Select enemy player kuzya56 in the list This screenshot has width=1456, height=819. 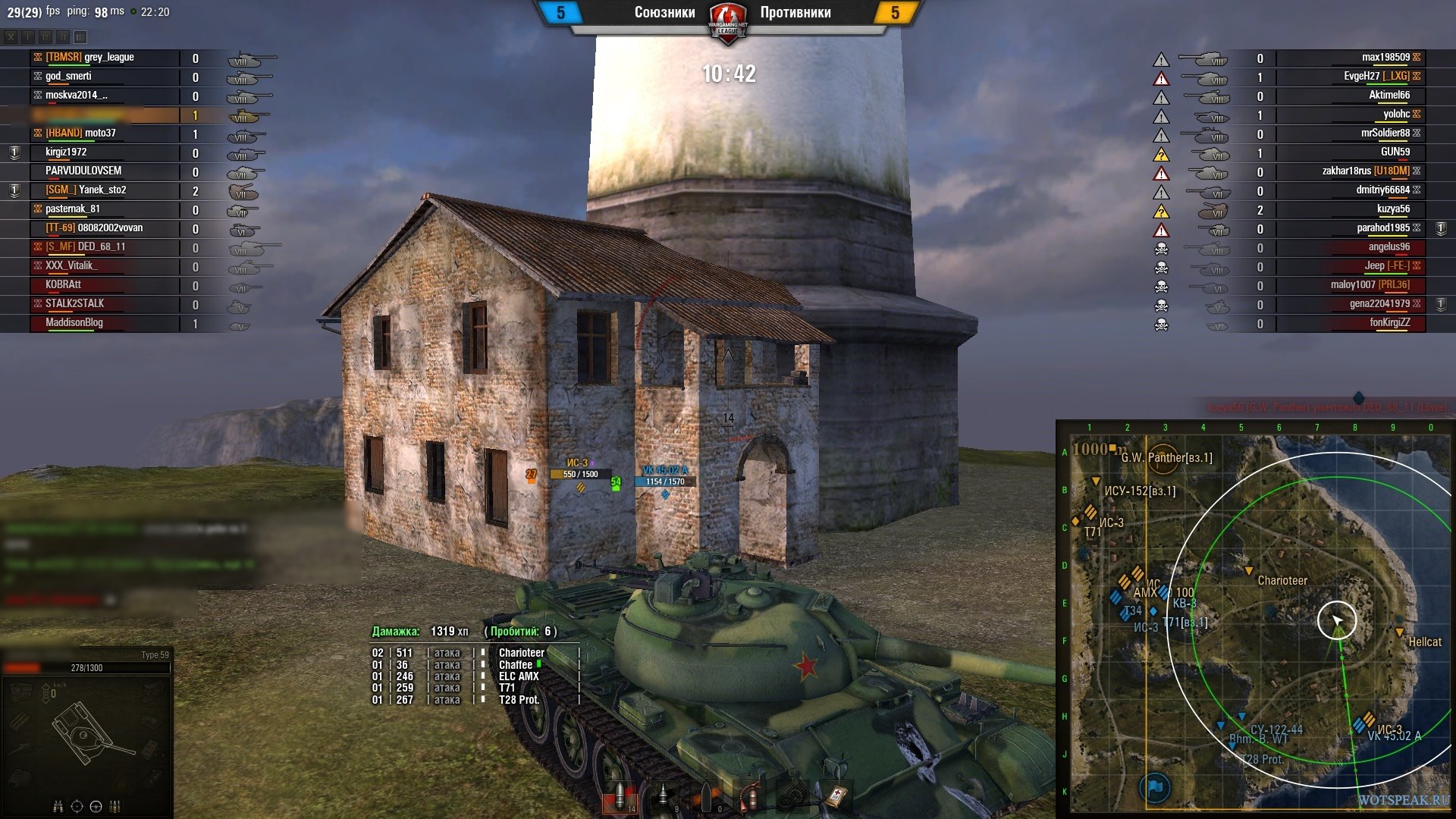pos(1393,209)
